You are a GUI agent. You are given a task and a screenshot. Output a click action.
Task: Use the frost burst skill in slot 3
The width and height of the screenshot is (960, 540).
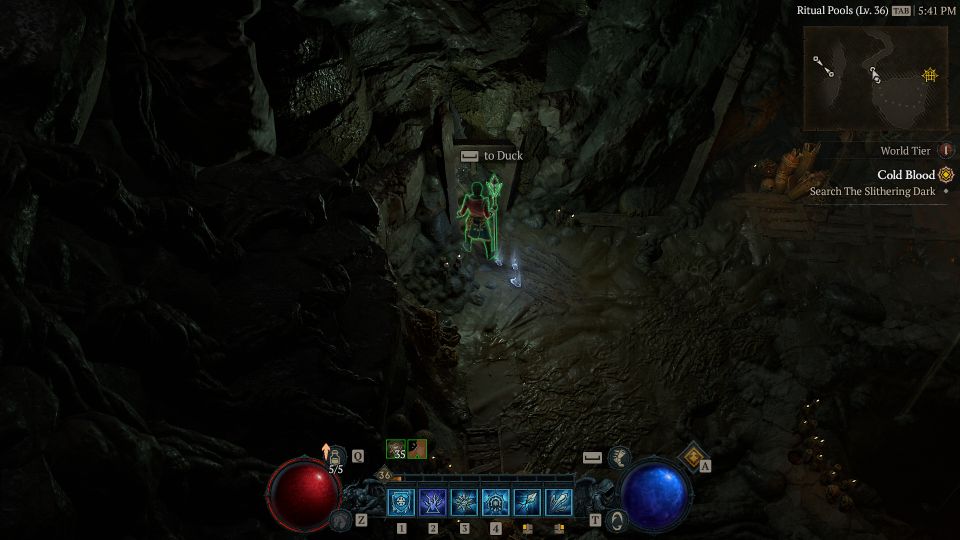click(464, 503)
